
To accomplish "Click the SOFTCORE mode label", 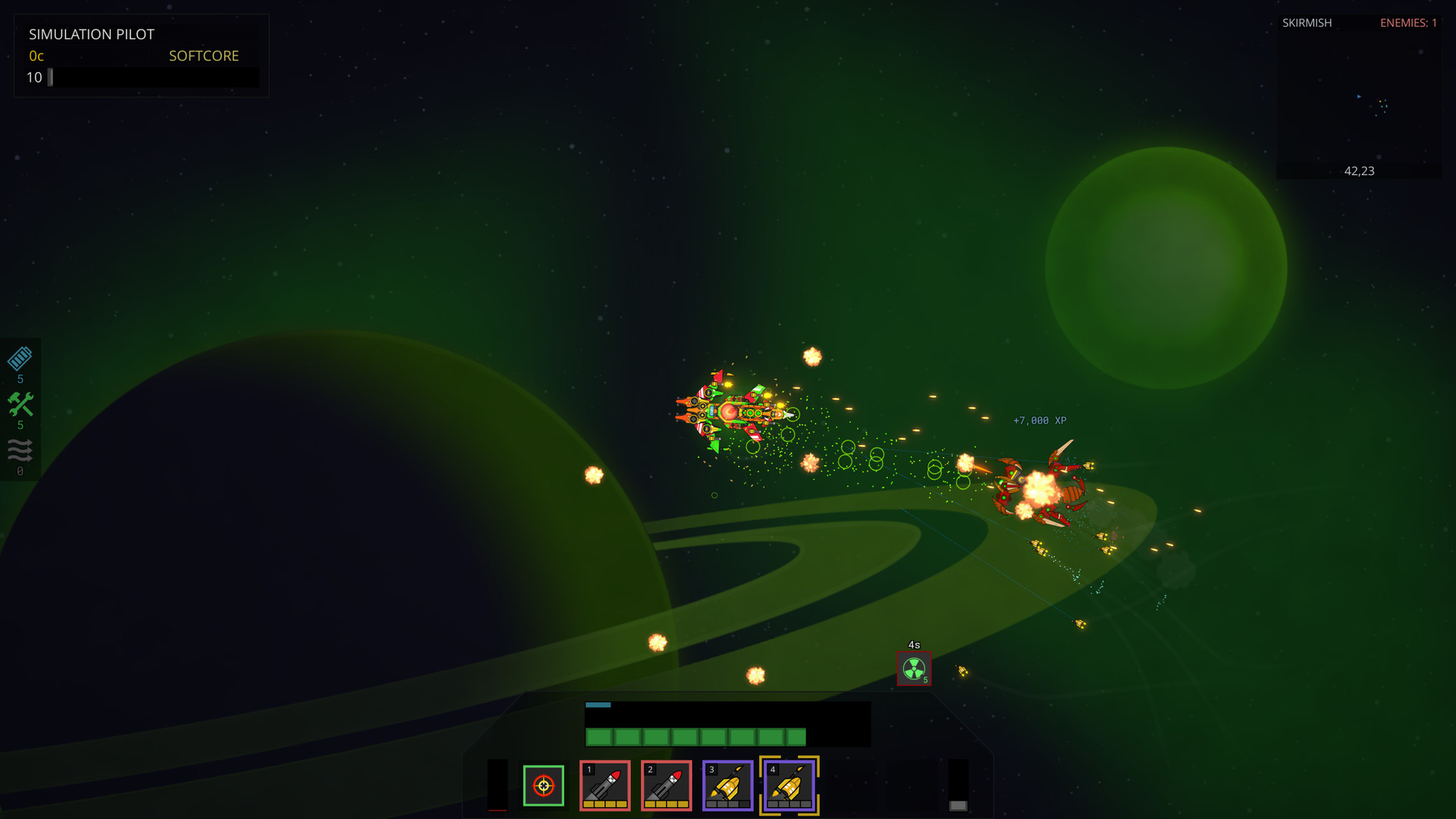I will (x=203, y=55).
